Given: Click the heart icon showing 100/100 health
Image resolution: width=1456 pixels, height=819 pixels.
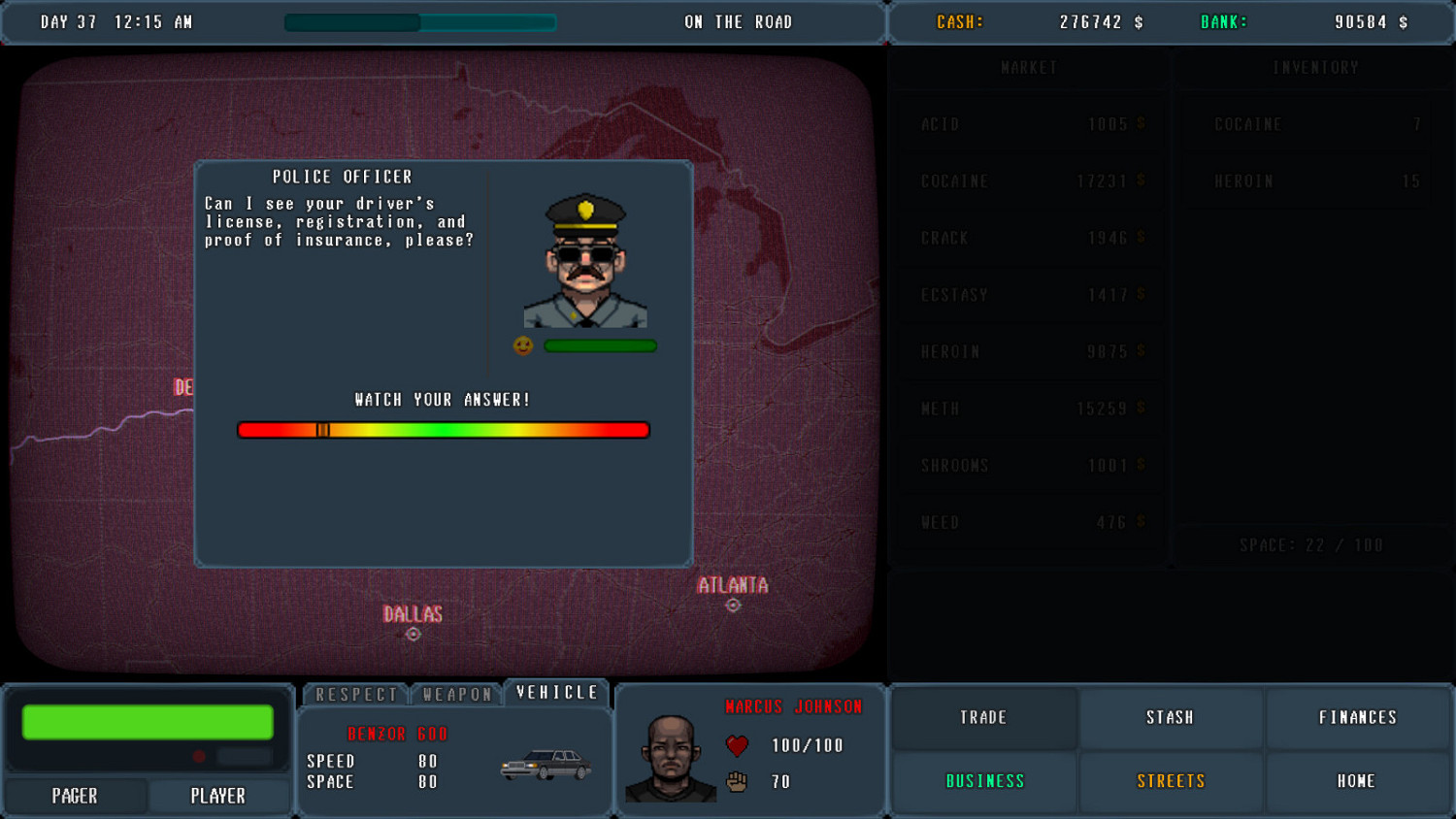Looking at the screenshot, I should click(738, 745).
